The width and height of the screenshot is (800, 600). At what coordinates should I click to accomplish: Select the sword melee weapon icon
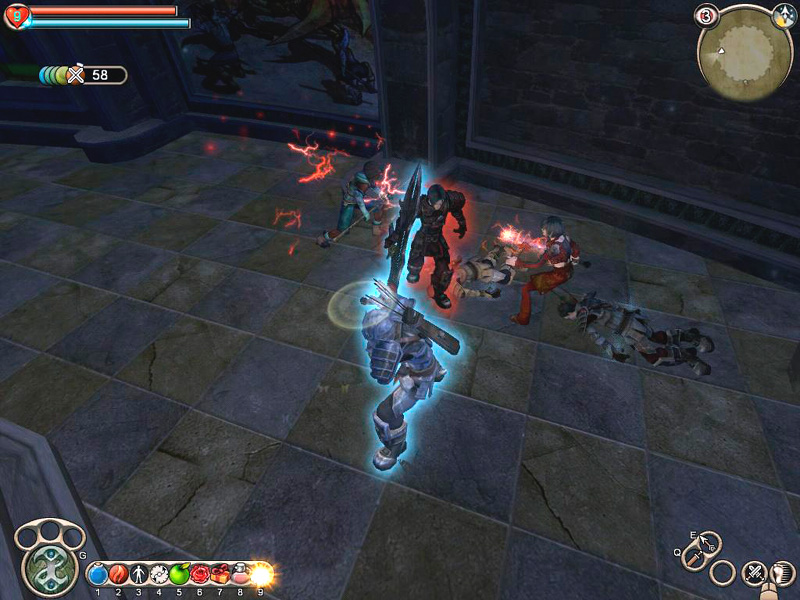click(693, 557)
